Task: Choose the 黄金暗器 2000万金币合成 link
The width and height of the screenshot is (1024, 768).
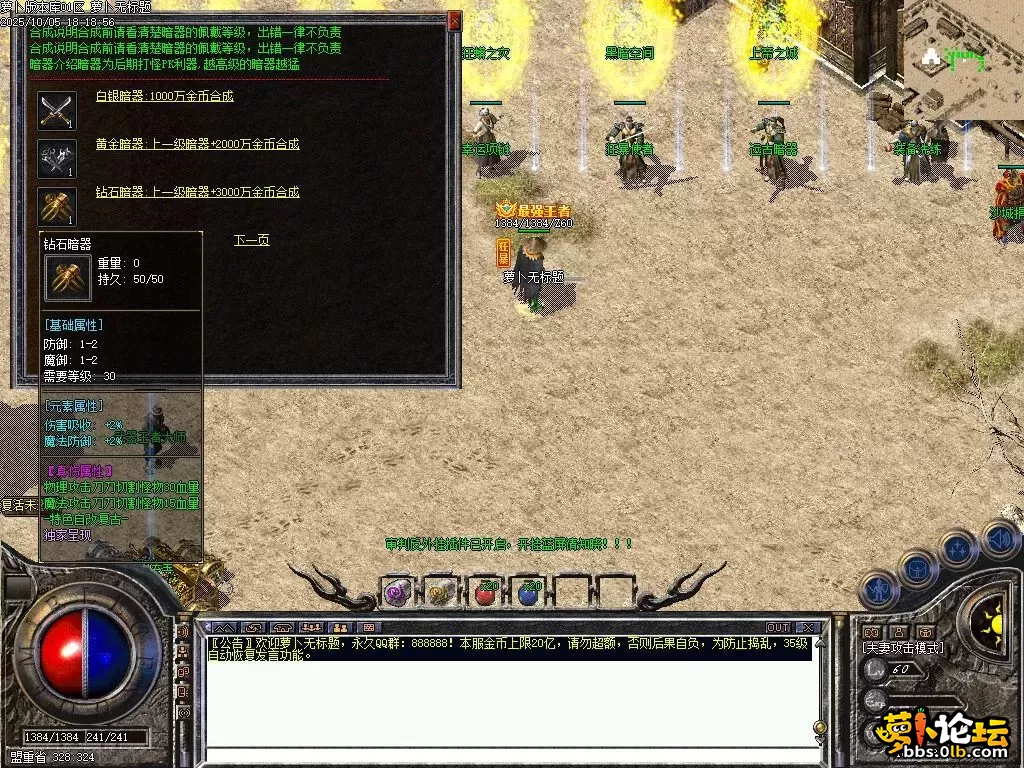Action: (x=197, y=145)
